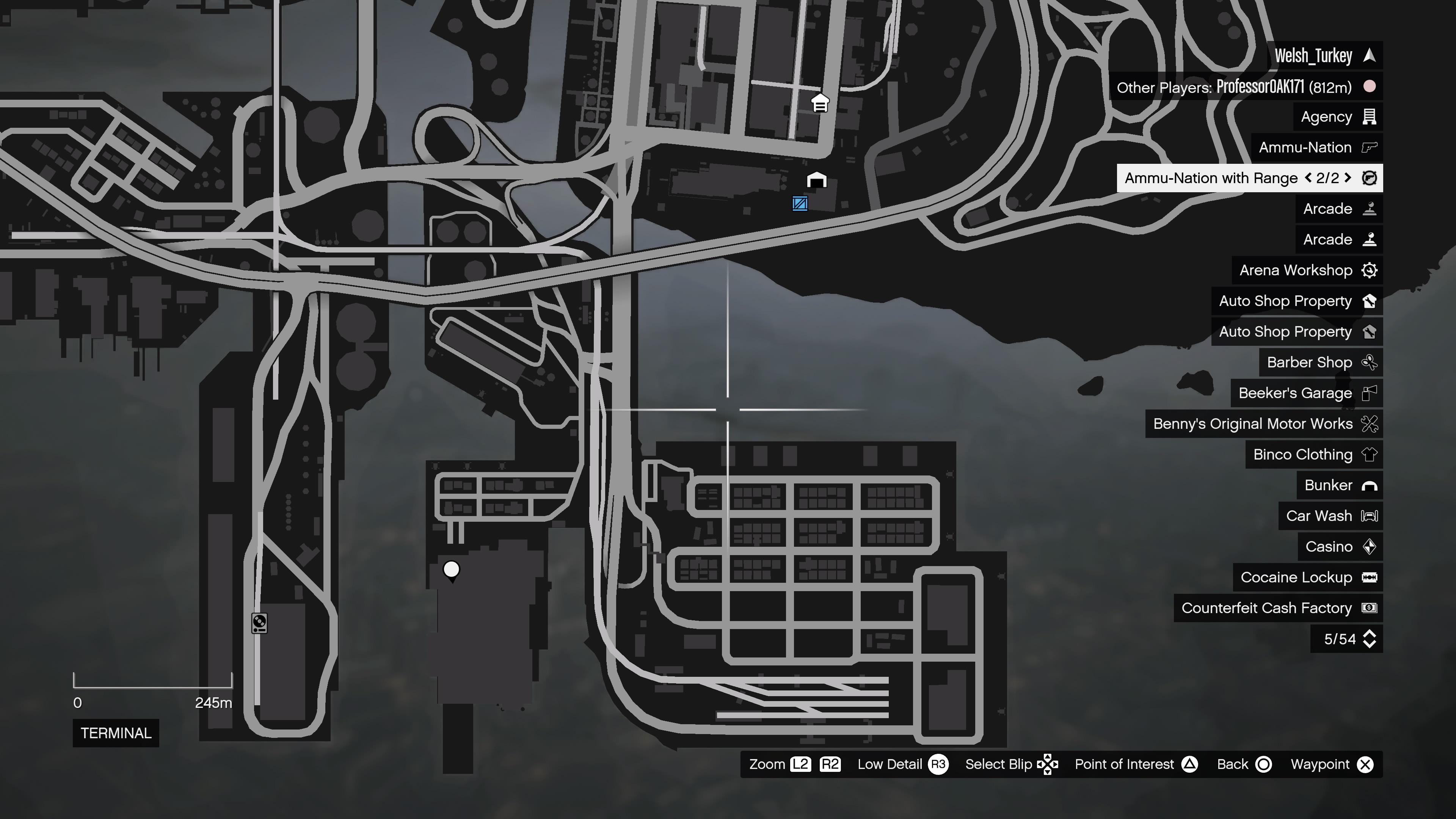The width and height of the screenshot is (1456, 819).
Task: Open the next legend page via 5/54 stepper
Action: point(1370,639)
